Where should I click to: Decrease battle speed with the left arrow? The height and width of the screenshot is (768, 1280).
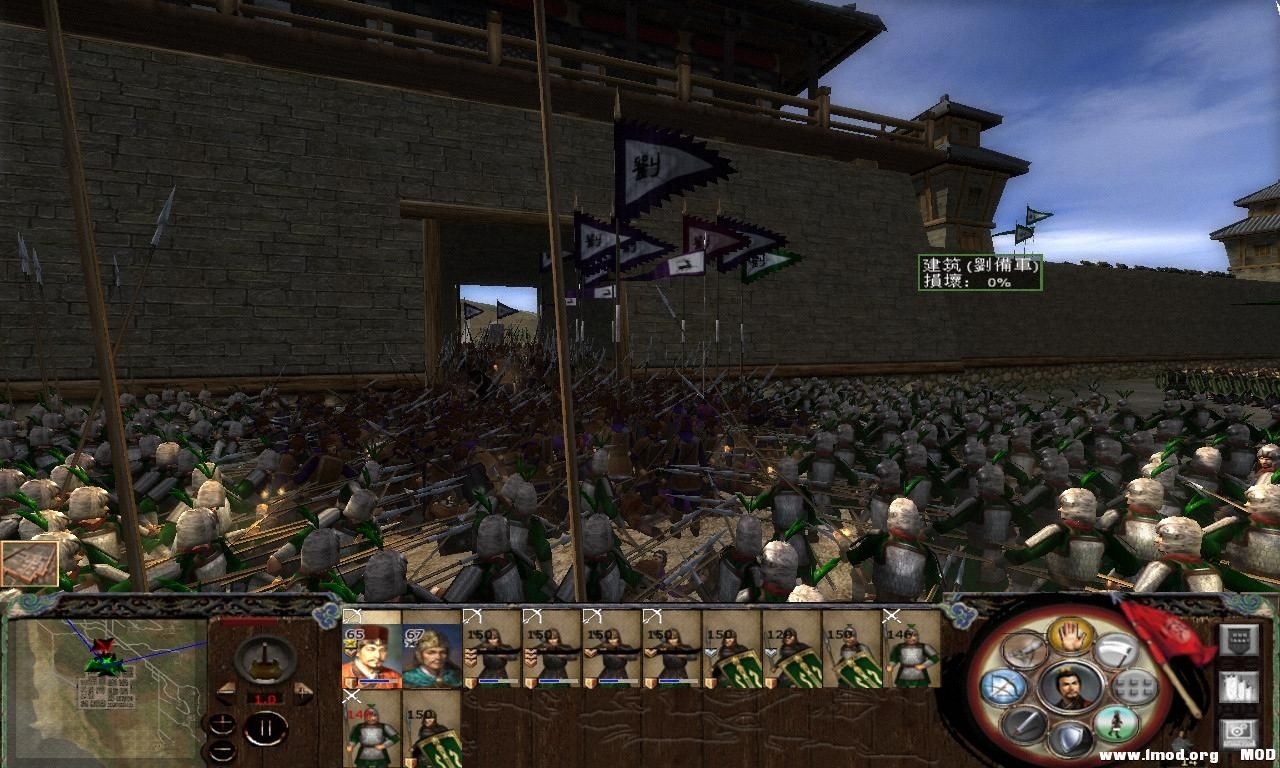(x=226, y=693)
